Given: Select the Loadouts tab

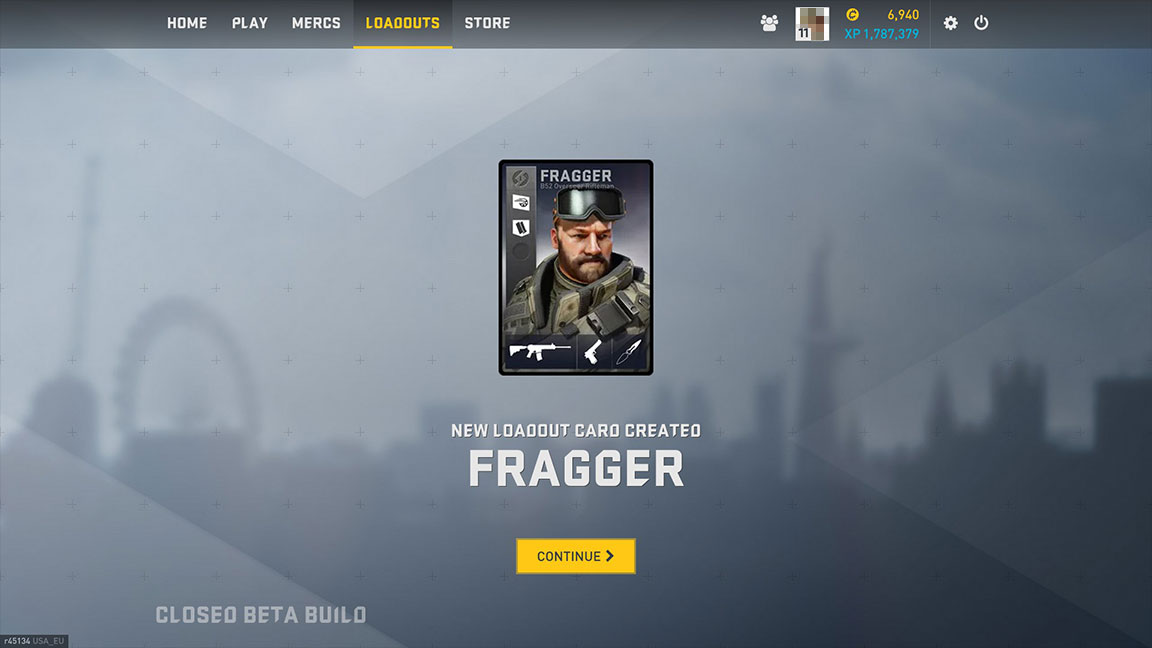Looking at the screenshot, I should tap(402, 23).
